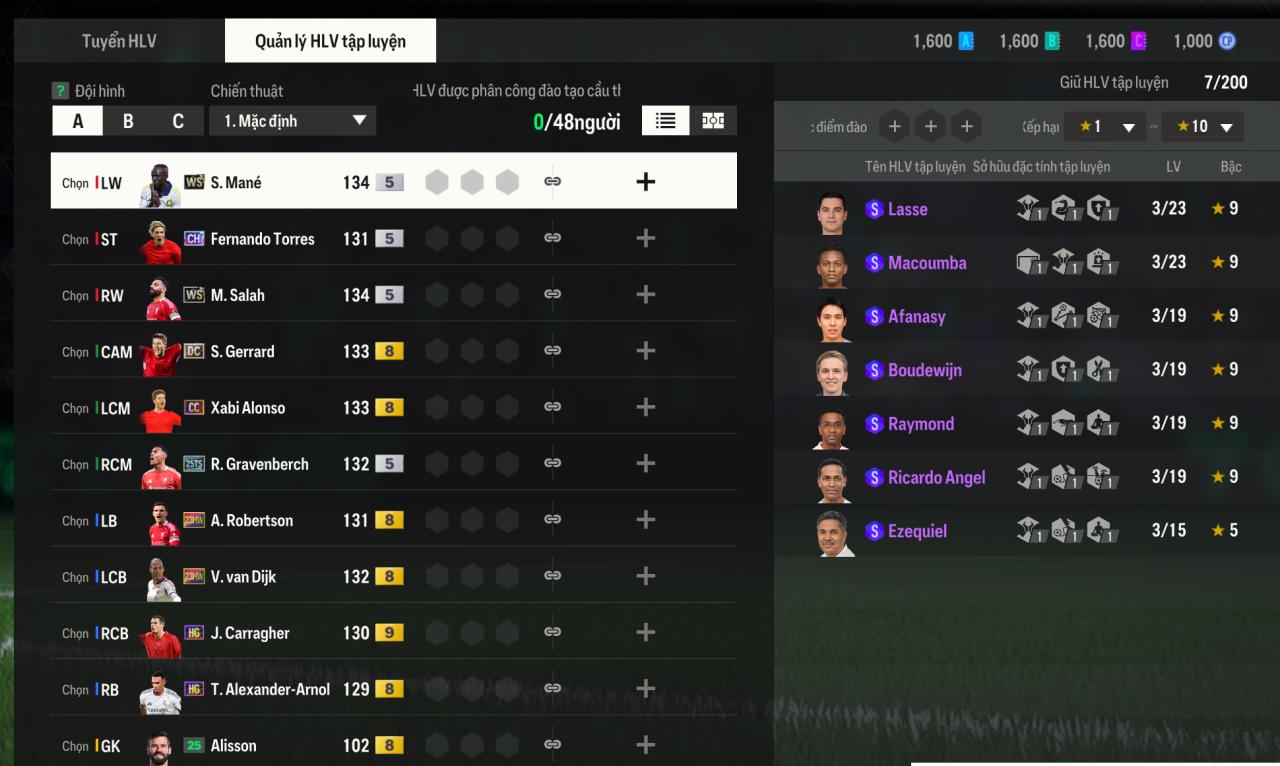
Task: Open the Chiến thuật tactics dropdown
Action: click(292, 121)
